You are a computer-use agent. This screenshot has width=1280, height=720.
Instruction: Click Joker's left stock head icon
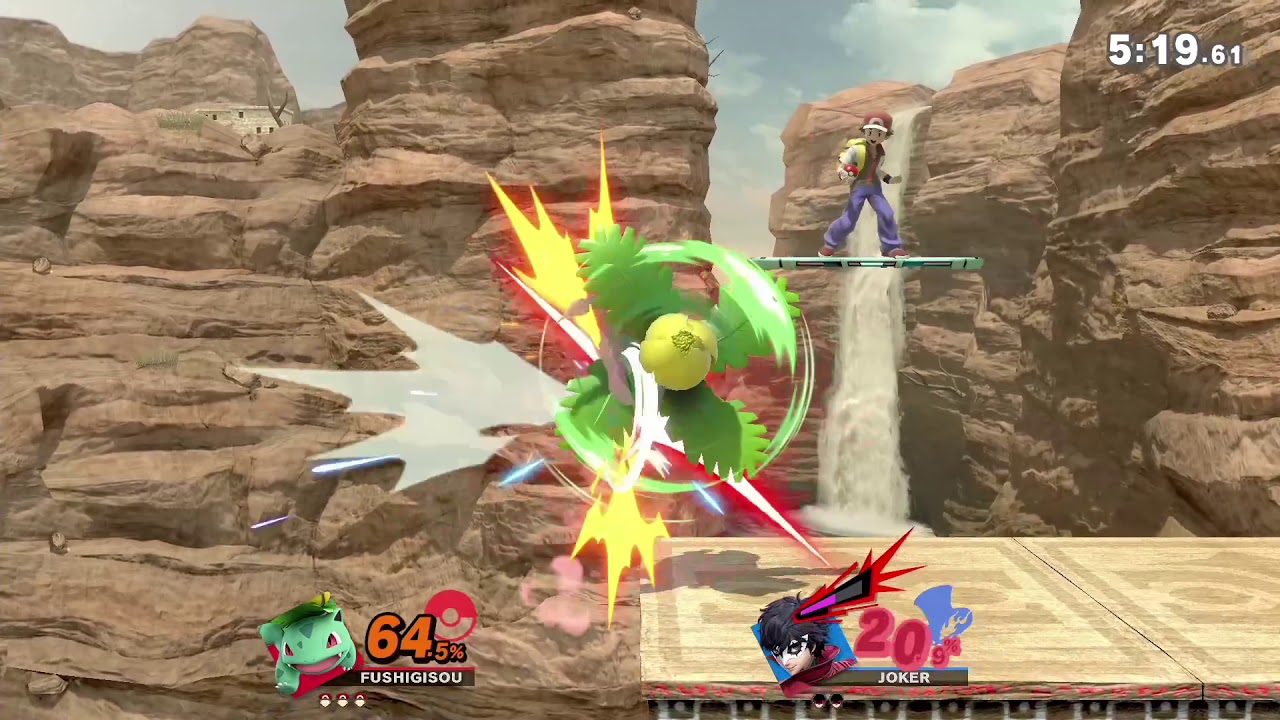coord(820,700)
